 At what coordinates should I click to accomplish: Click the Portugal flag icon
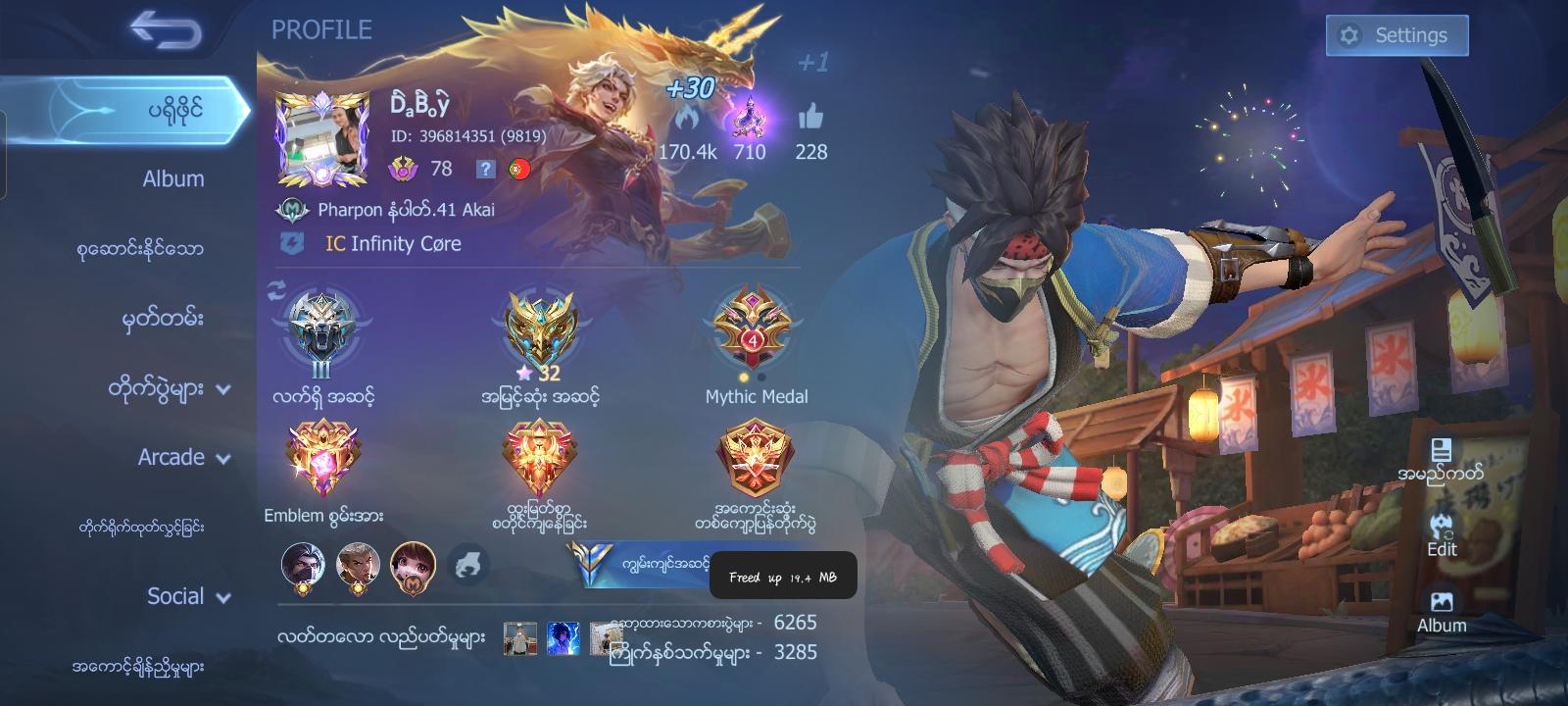pyautogui.click(x=519, y=167)
